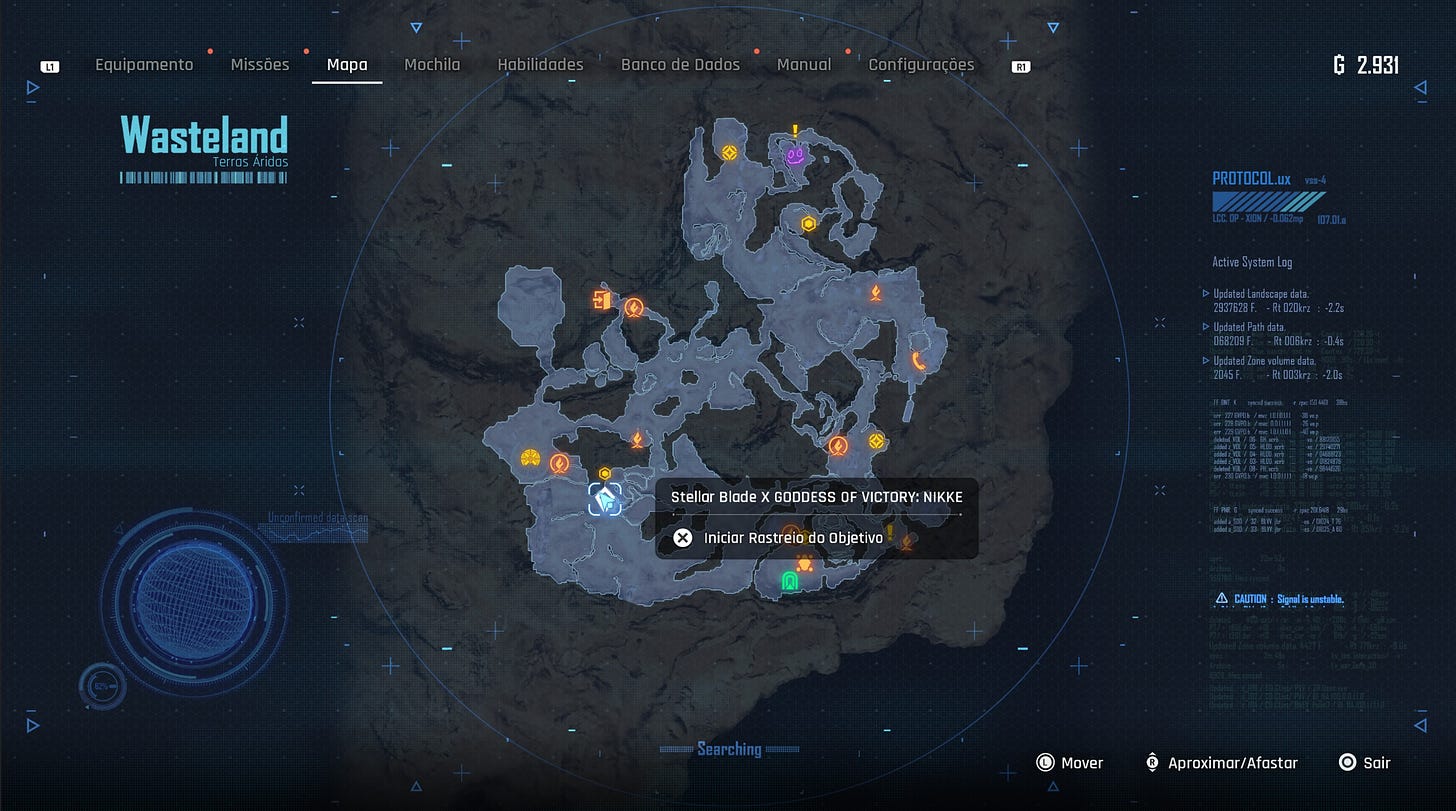Open the Banco de Dados tab

pos(680,65)
